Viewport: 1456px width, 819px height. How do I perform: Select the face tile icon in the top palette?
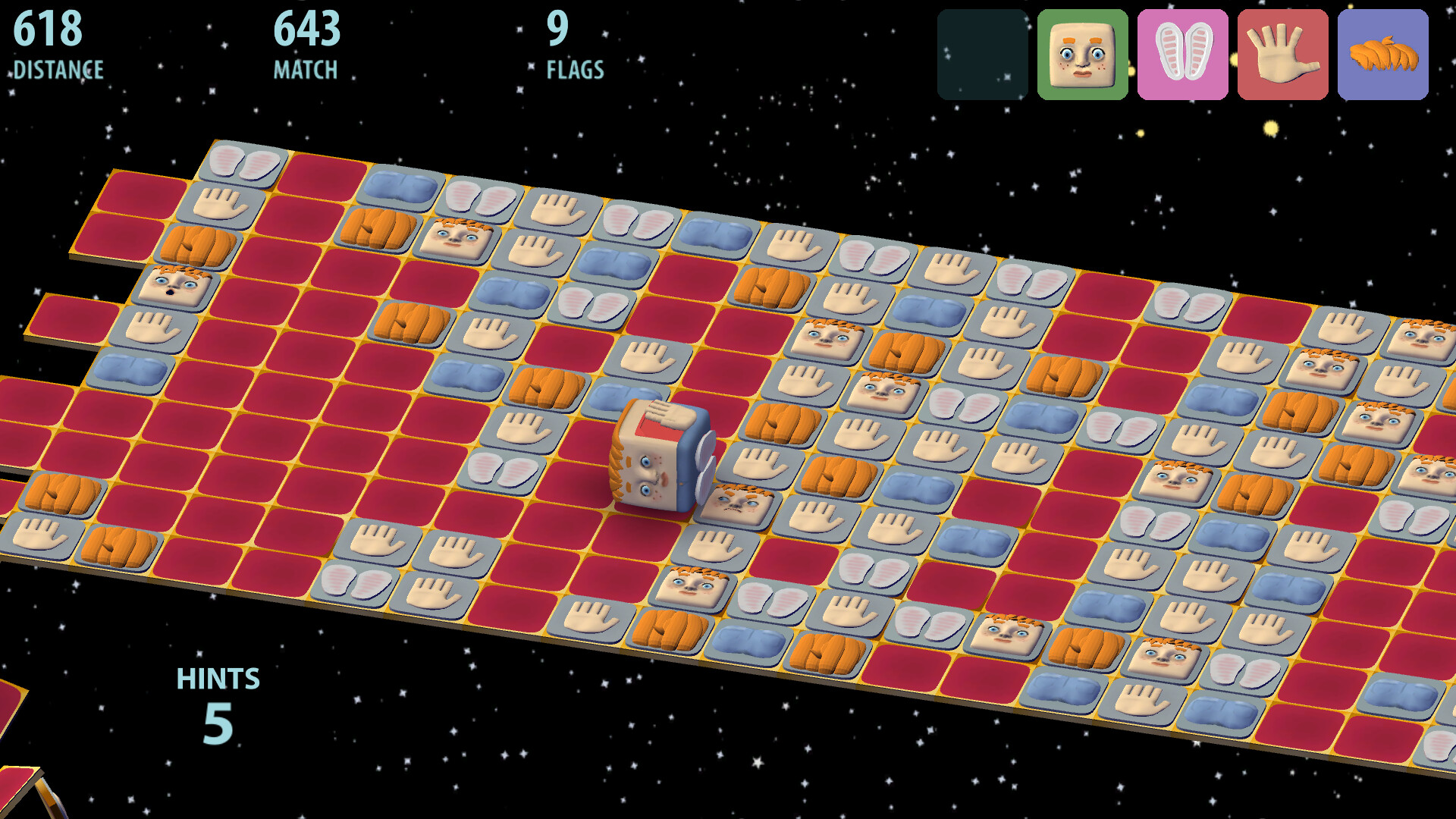1082,53
